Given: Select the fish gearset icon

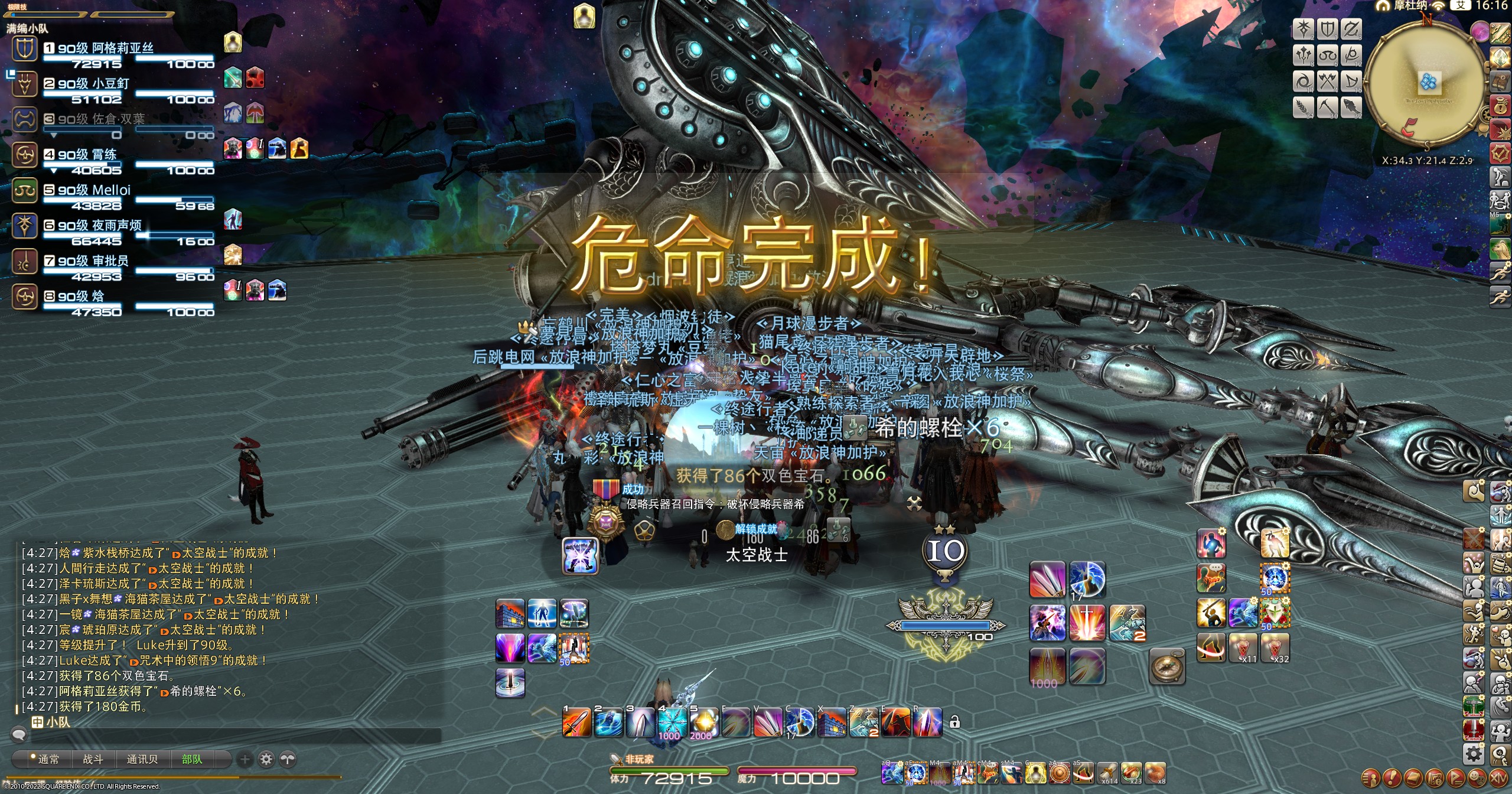Looking at the screenshot, I should coord(1351,107).
